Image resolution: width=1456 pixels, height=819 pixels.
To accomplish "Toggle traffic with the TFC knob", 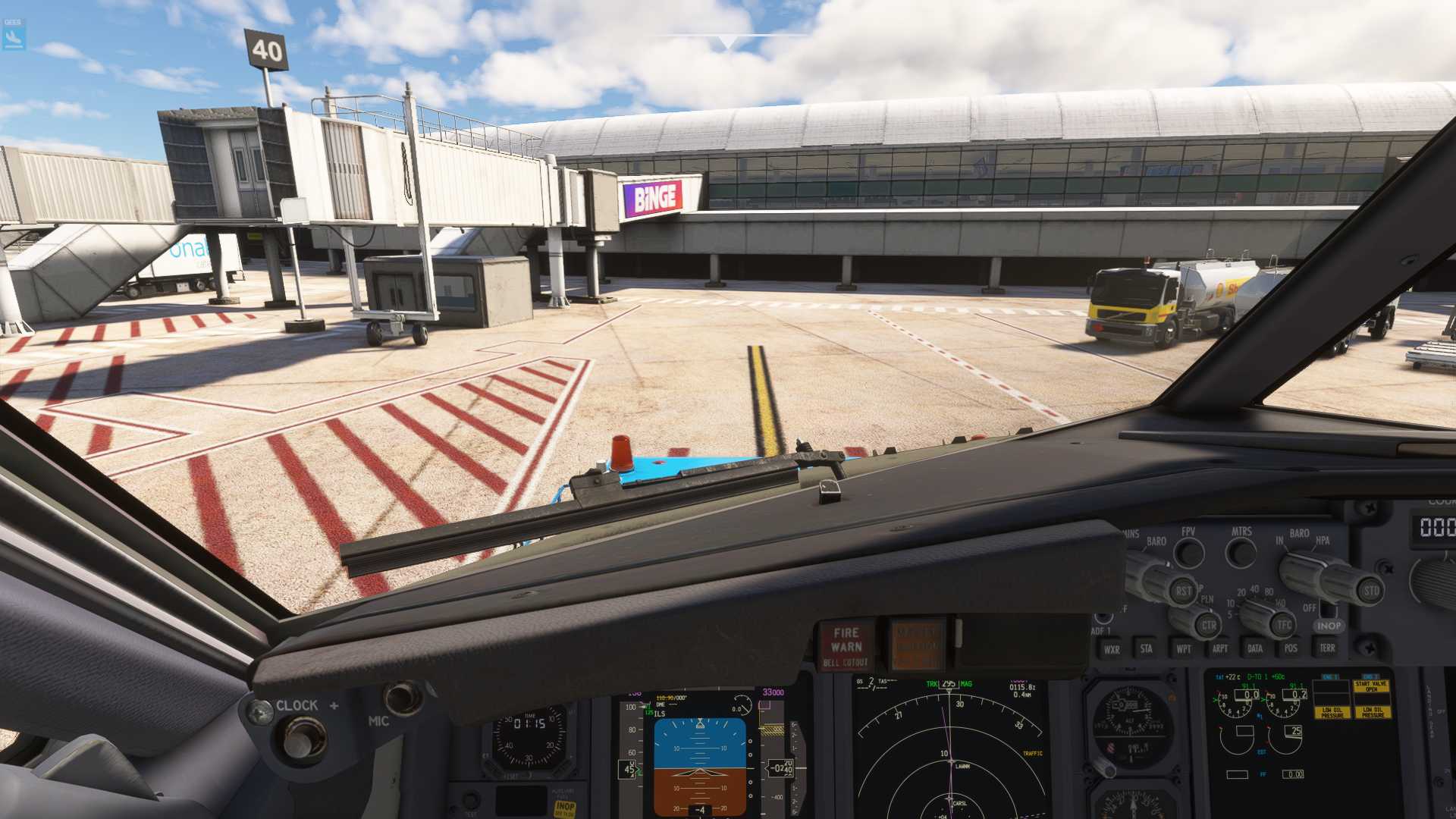I will (1284, 626).
